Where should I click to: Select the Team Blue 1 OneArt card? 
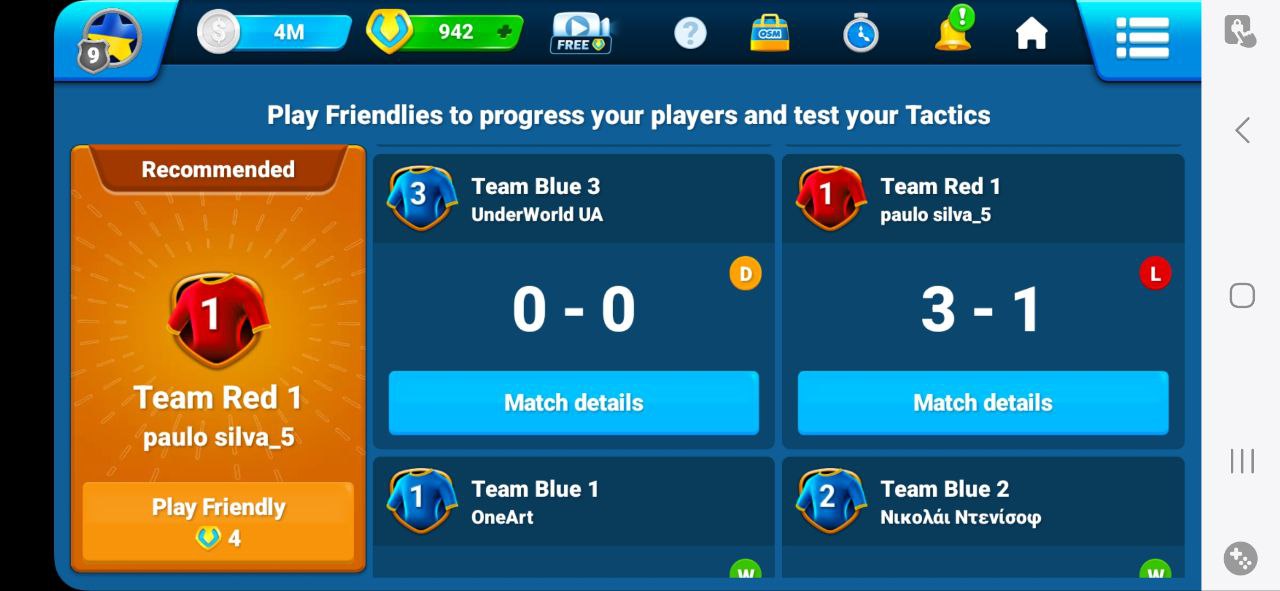573,505
